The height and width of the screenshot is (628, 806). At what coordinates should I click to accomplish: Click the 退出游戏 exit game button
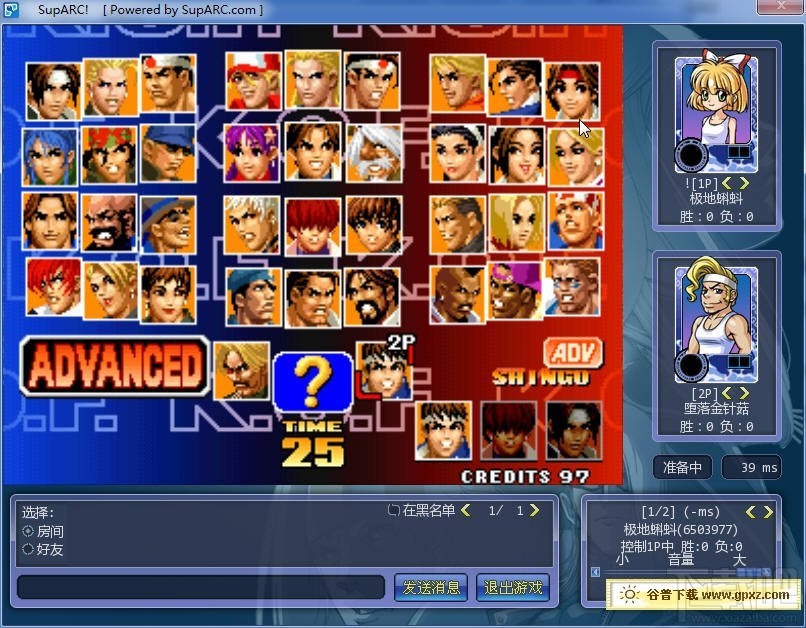[513, 587]
